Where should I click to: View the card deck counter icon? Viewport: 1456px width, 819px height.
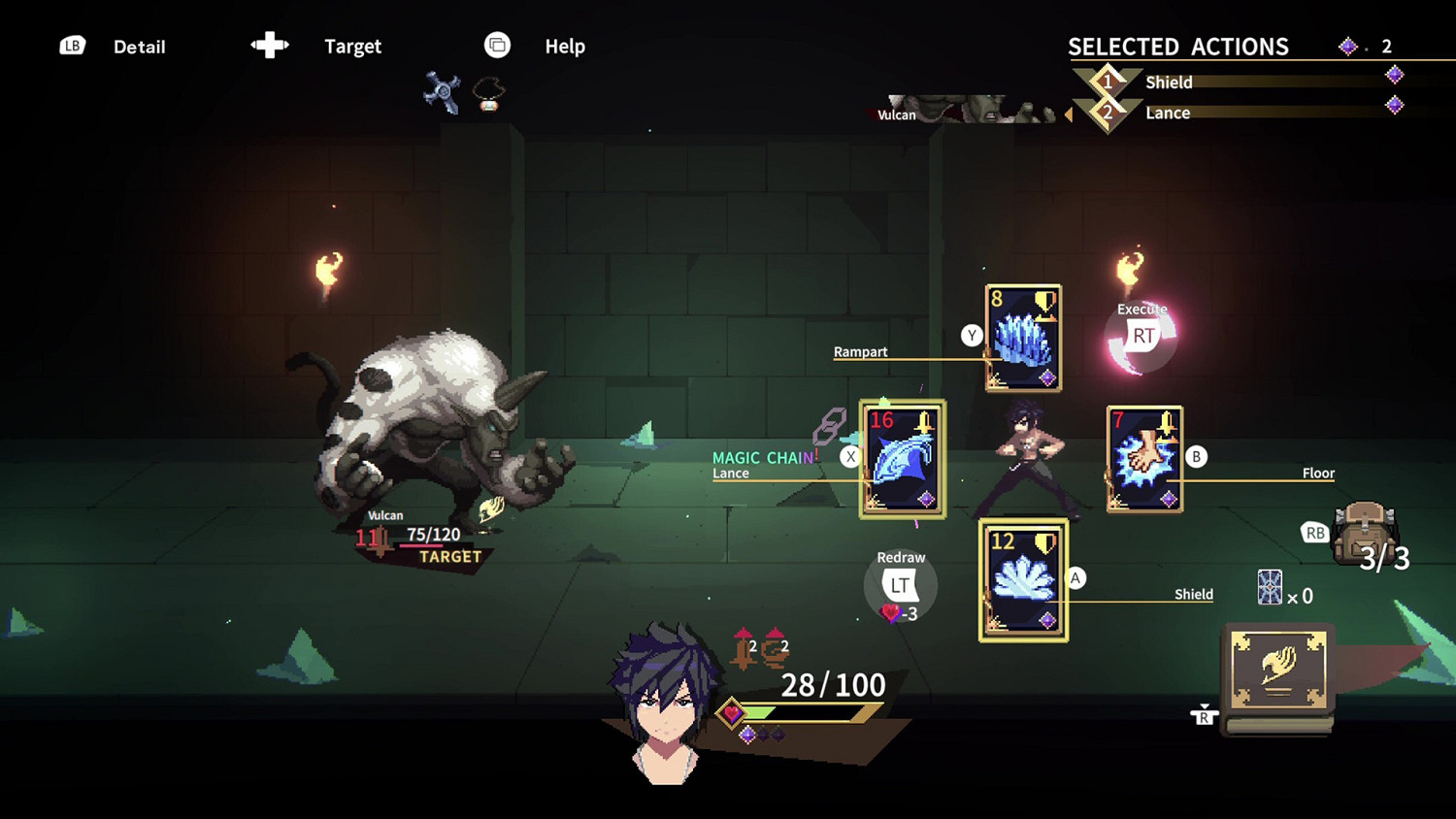coord(1270,588)
